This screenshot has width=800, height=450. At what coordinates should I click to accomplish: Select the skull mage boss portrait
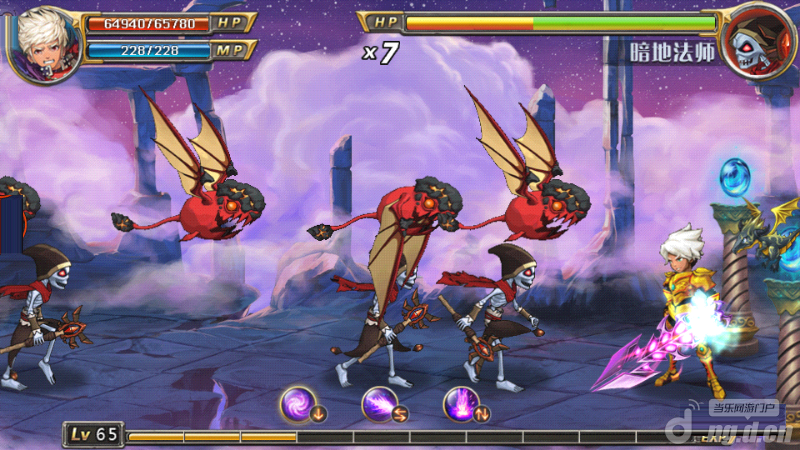(x=755, y=42)
